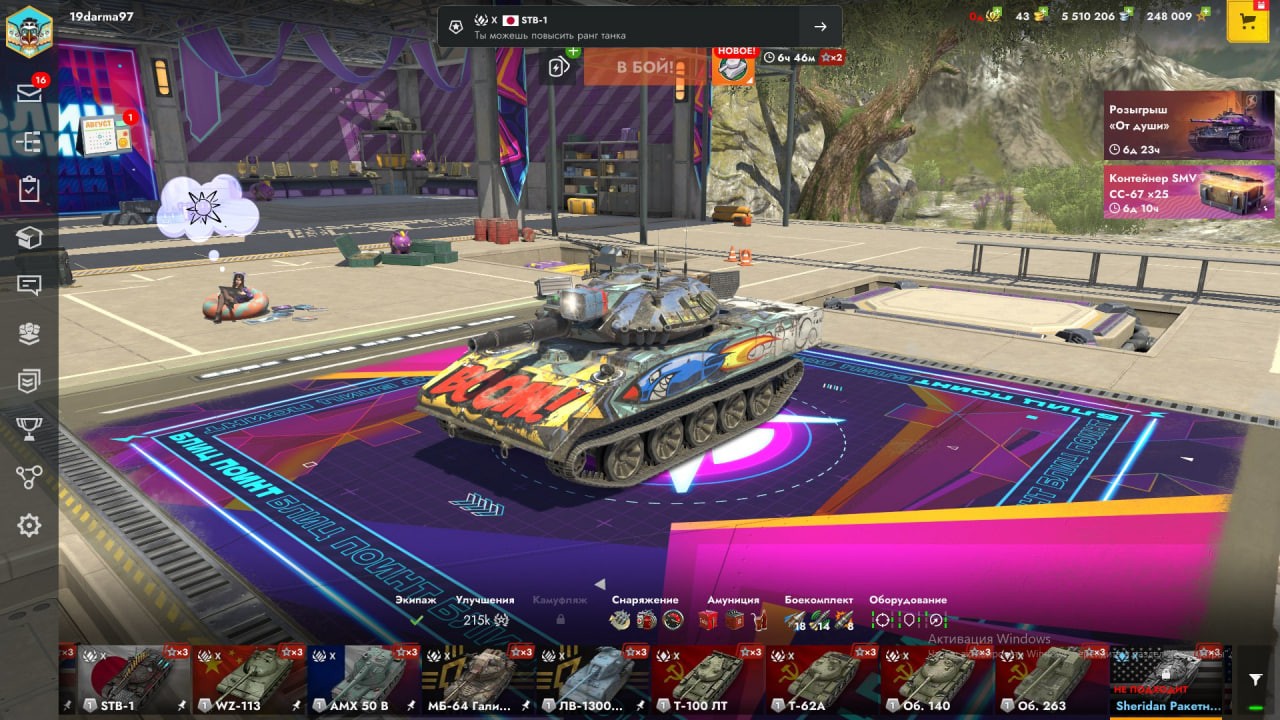Start battle with the В БОЙ! button
Screen dimensions: 1280x720
click(644, 67)
